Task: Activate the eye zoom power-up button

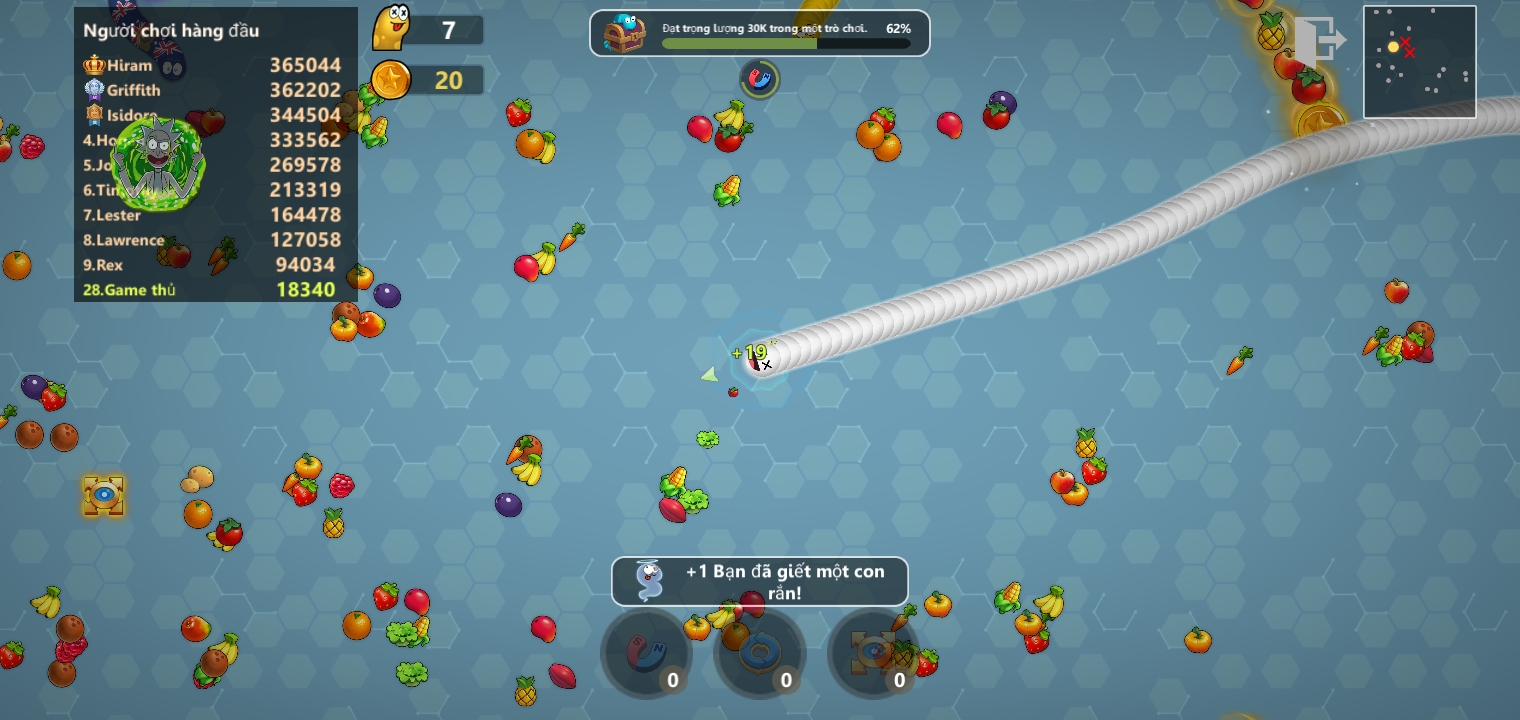Action: (873, 654)
